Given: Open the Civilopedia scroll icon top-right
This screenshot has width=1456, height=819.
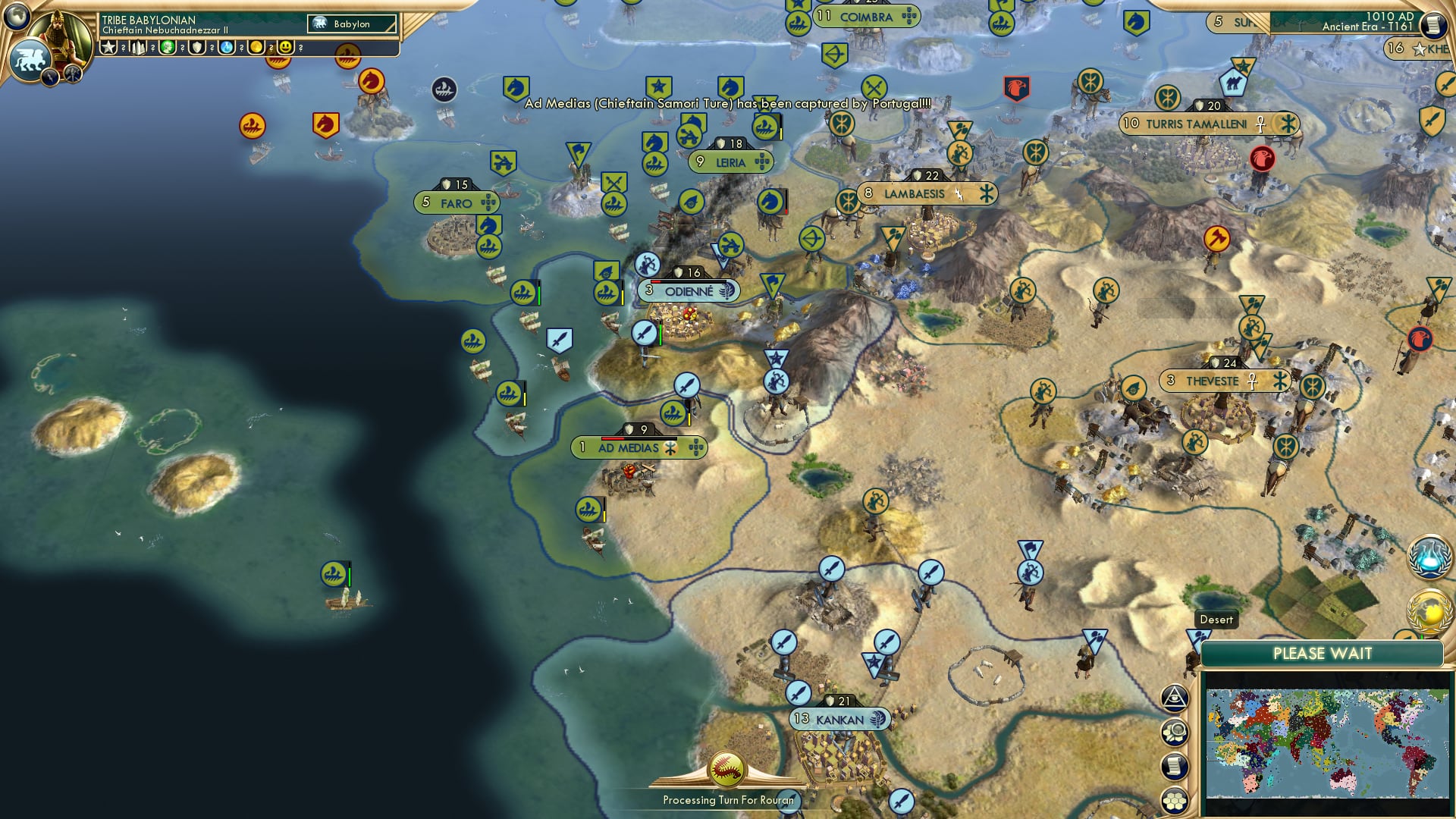Looking at the screenshot, I should (x=1434, y=25).
